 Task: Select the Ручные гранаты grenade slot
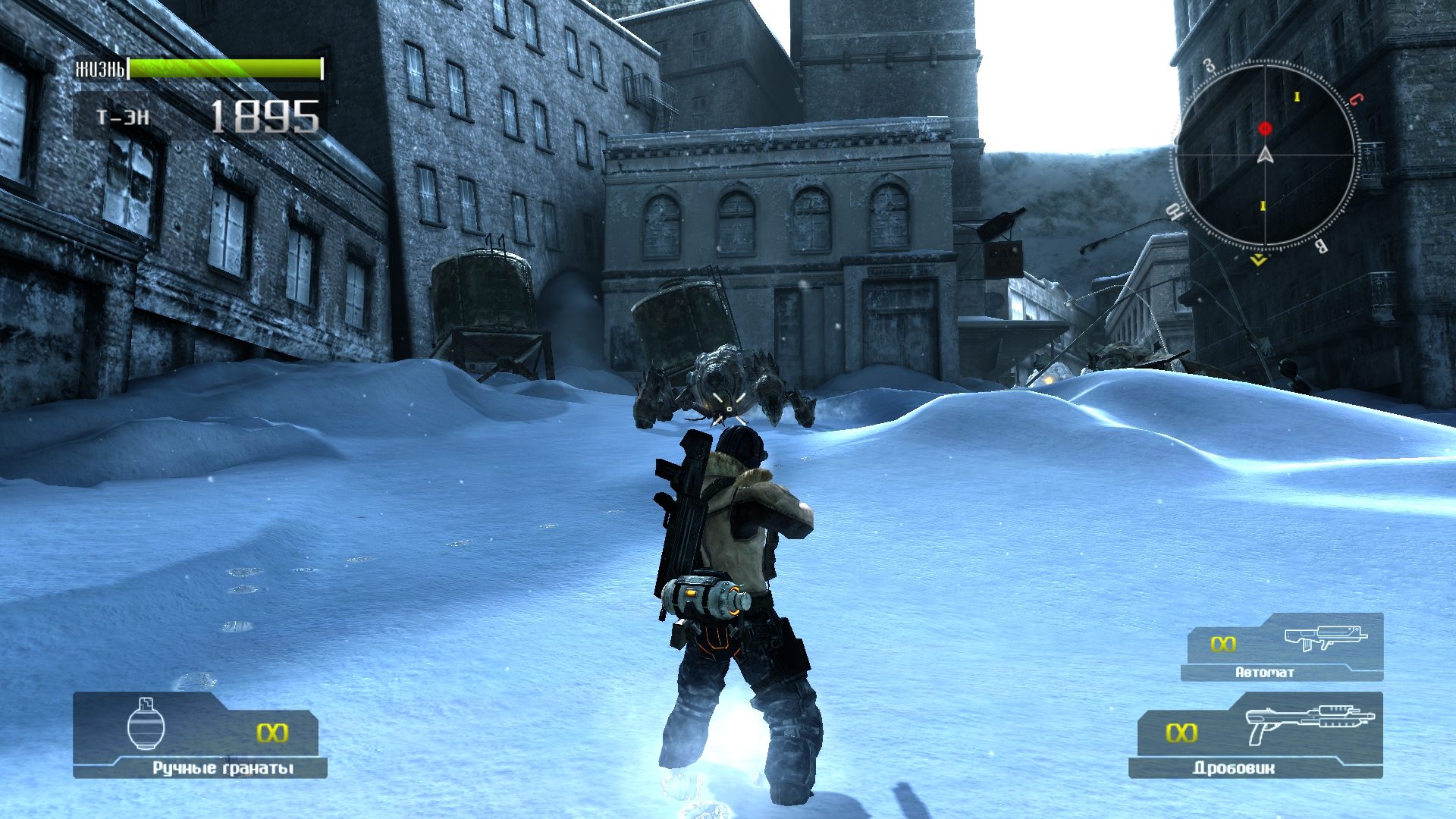tap(200, 735)
